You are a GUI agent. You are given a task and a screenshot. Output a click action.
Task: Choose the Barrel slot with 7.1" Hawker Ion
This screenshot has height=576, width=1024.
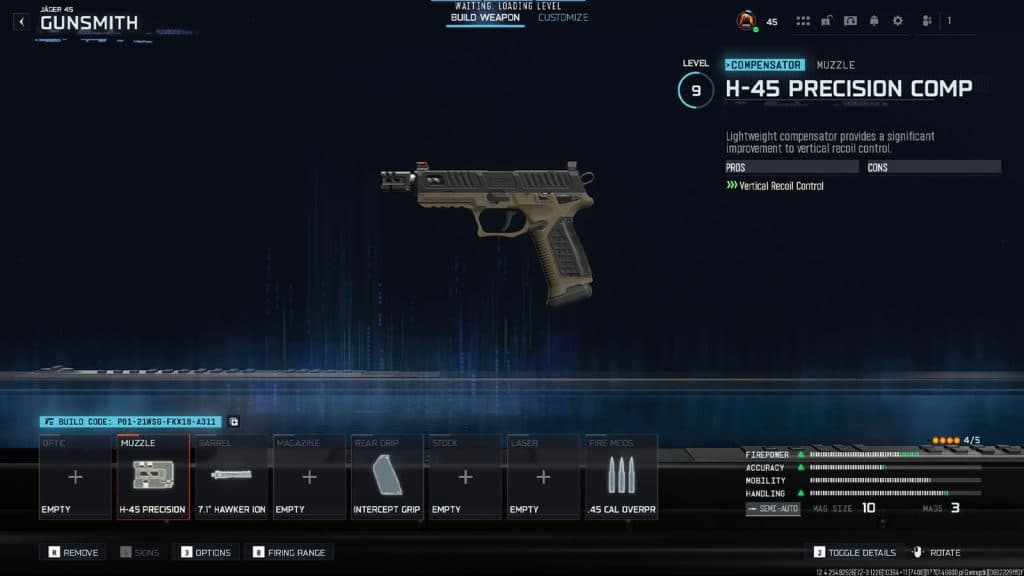[x=231, y=477]
